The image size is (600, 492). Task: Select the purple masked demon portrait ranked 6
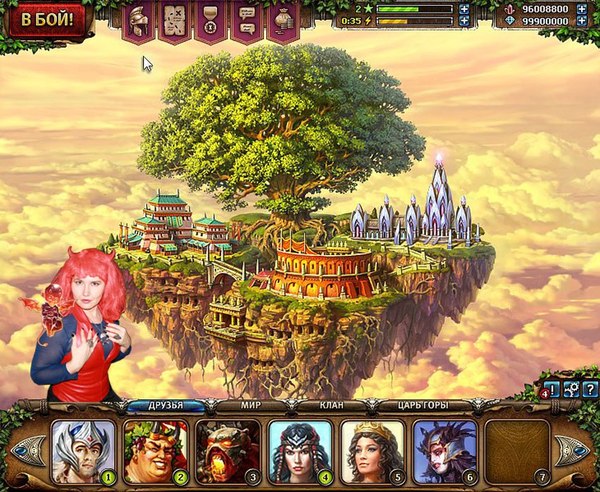tap(444, 452)
